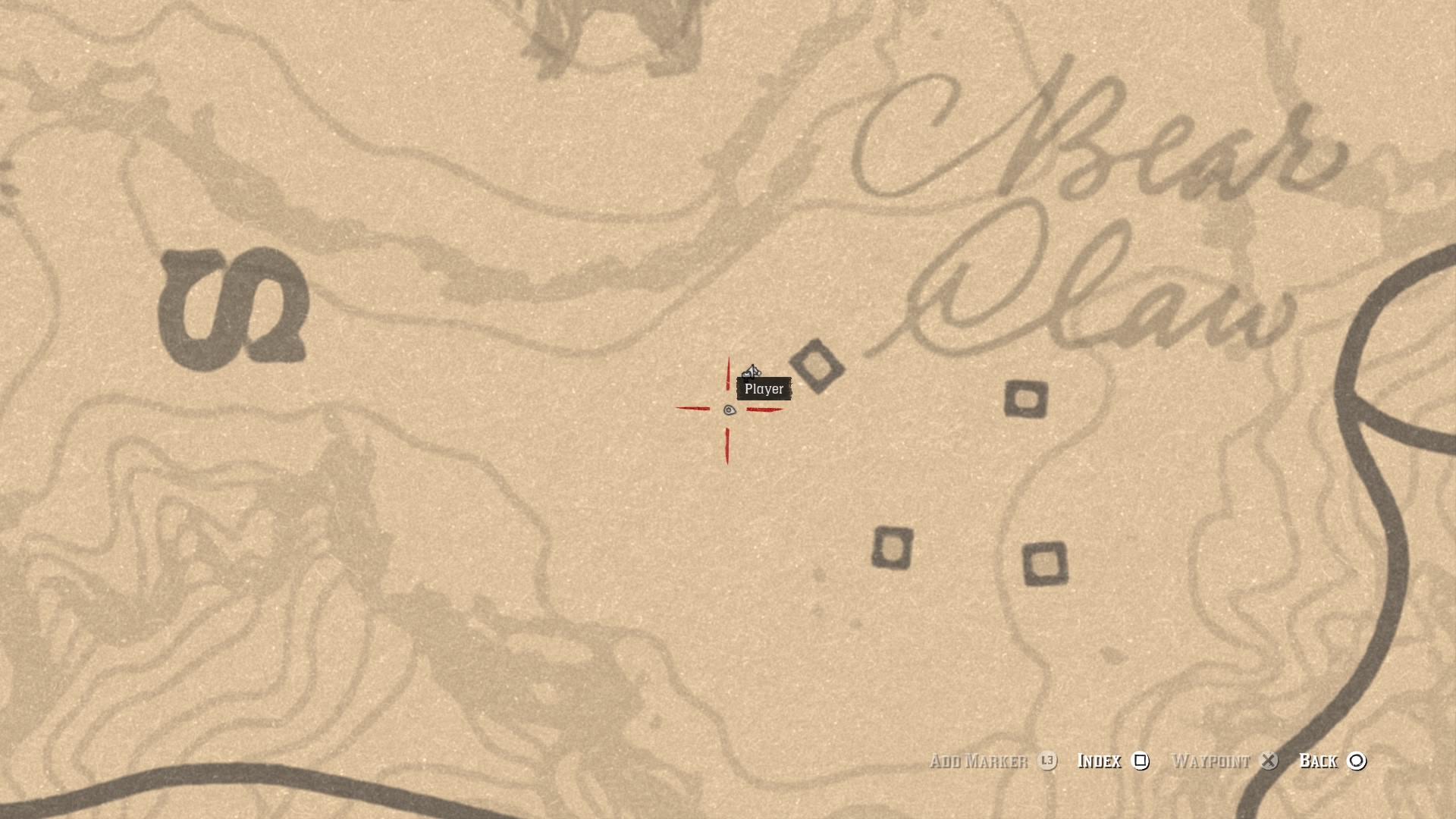
Task: Click the circle button icon beside Back
Action: (x=1356, y=761)
